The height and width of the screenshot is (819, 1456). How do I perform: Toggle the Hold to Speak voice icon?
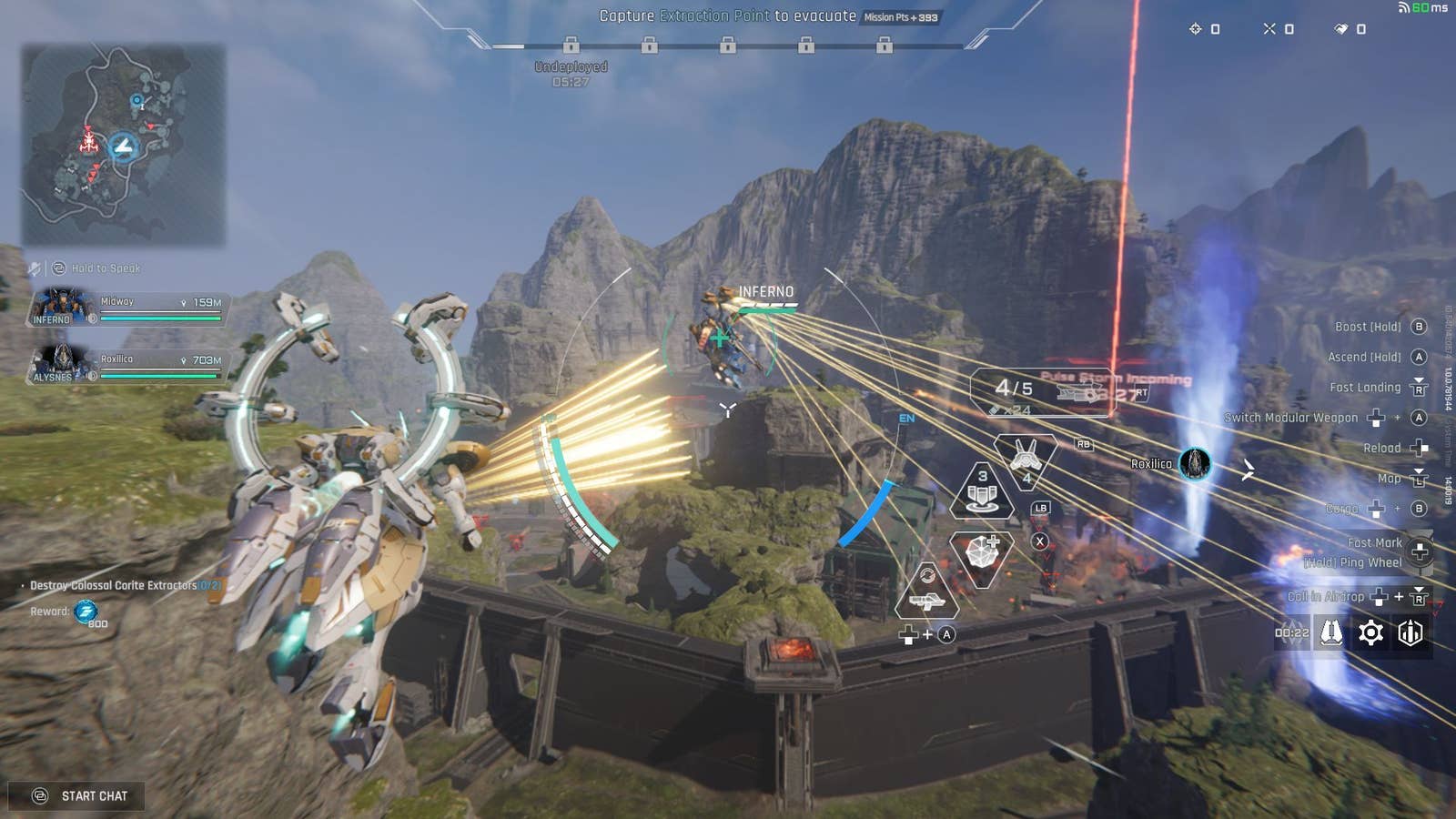[60, 268]
